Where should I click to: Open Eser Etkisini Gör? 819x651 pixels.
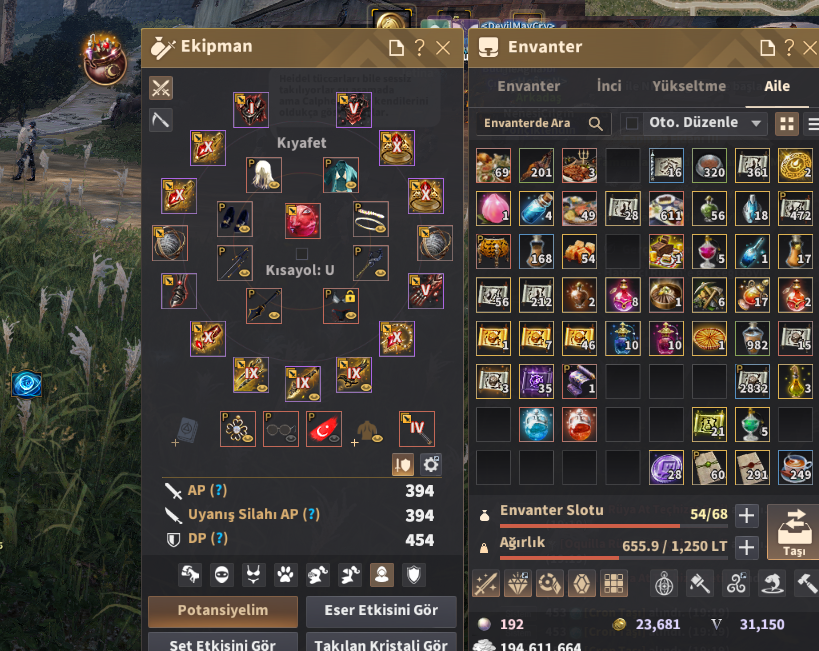[x=381, y=611]
